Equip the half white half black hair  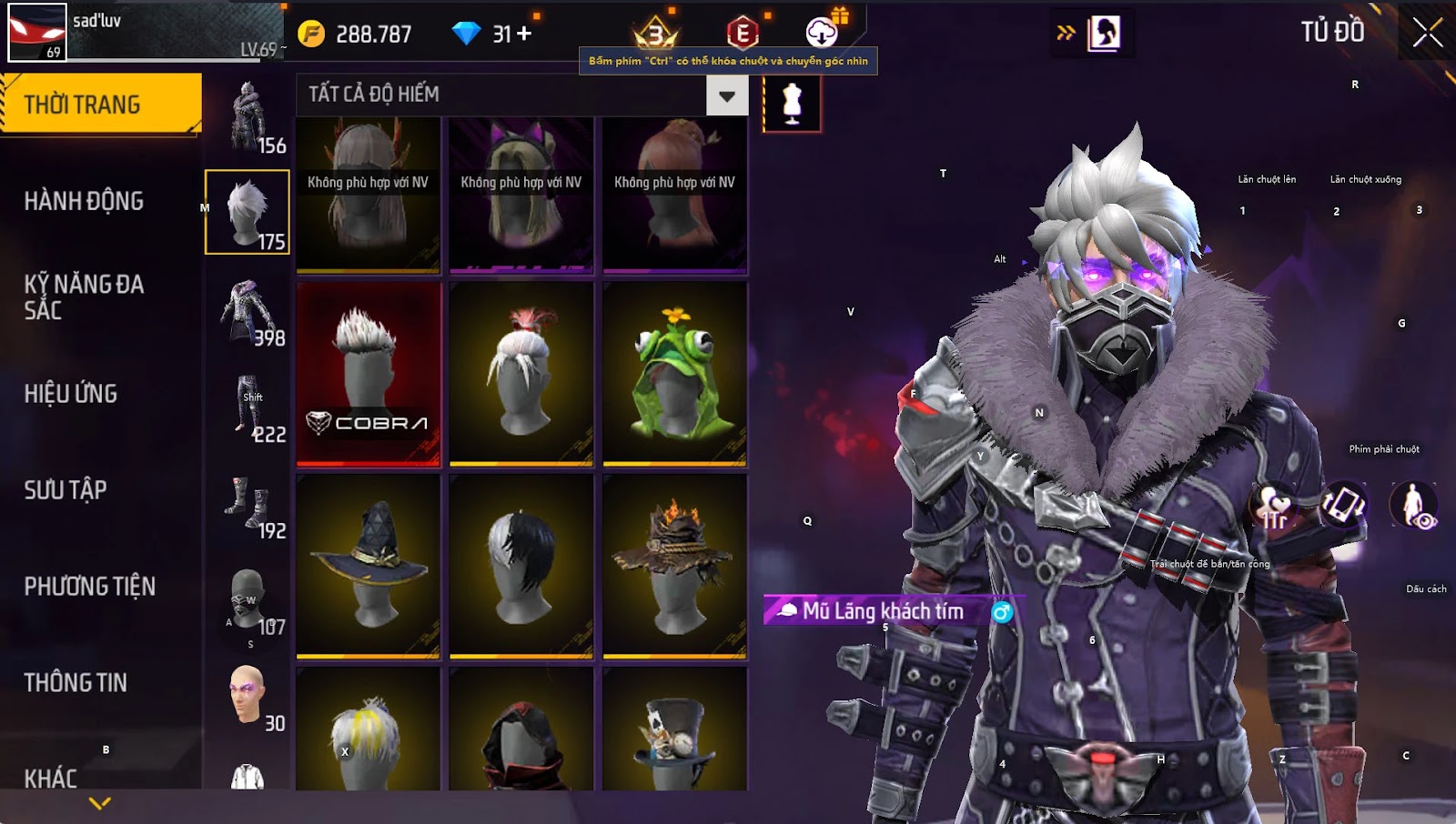pyautogui.click(x=521, y=566)
